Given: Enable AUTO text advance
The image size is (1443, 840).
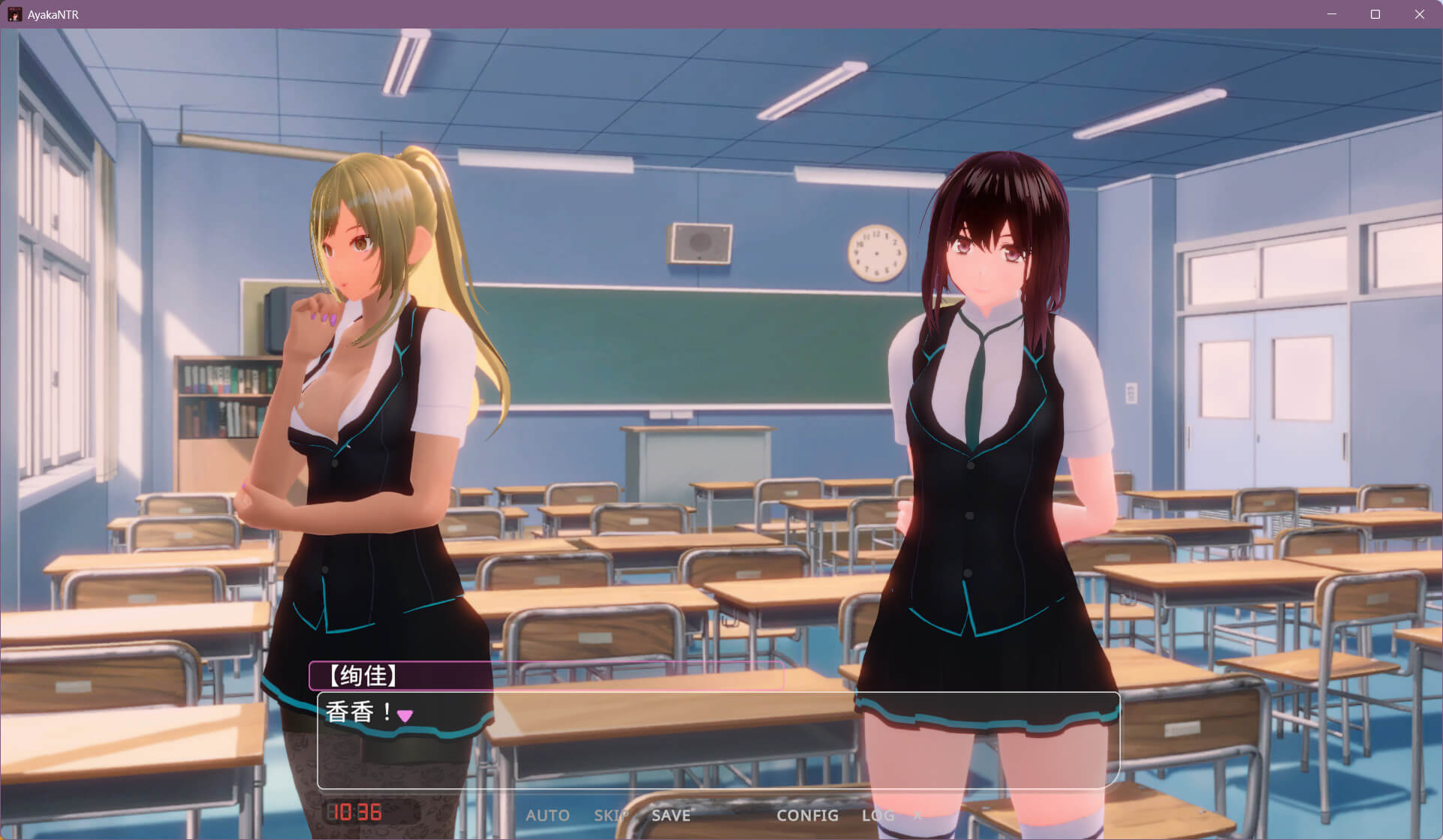Looking at the screenshot, I should pyautogui.click(x=547, y=815).
